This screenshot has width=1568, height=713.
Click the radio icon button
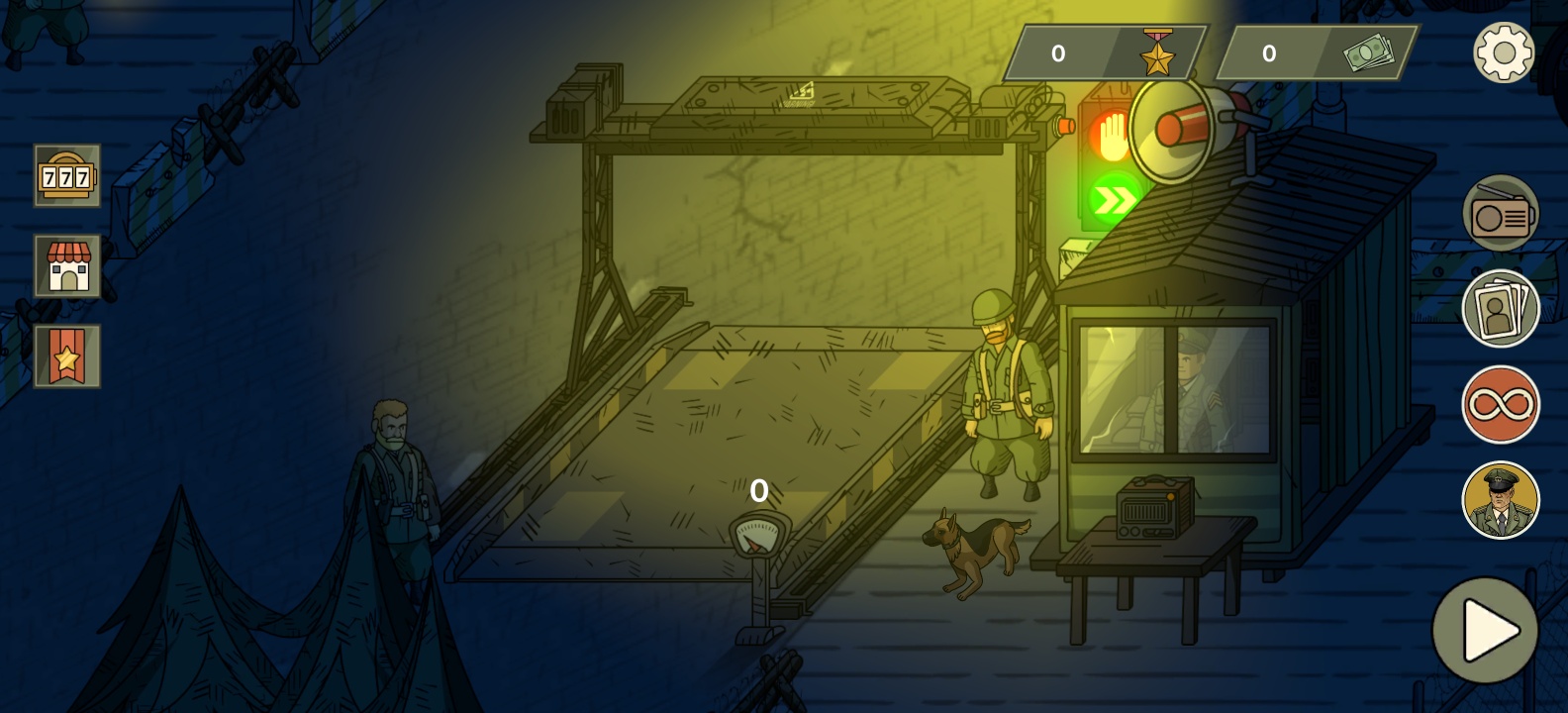(x=1501, y=214)
